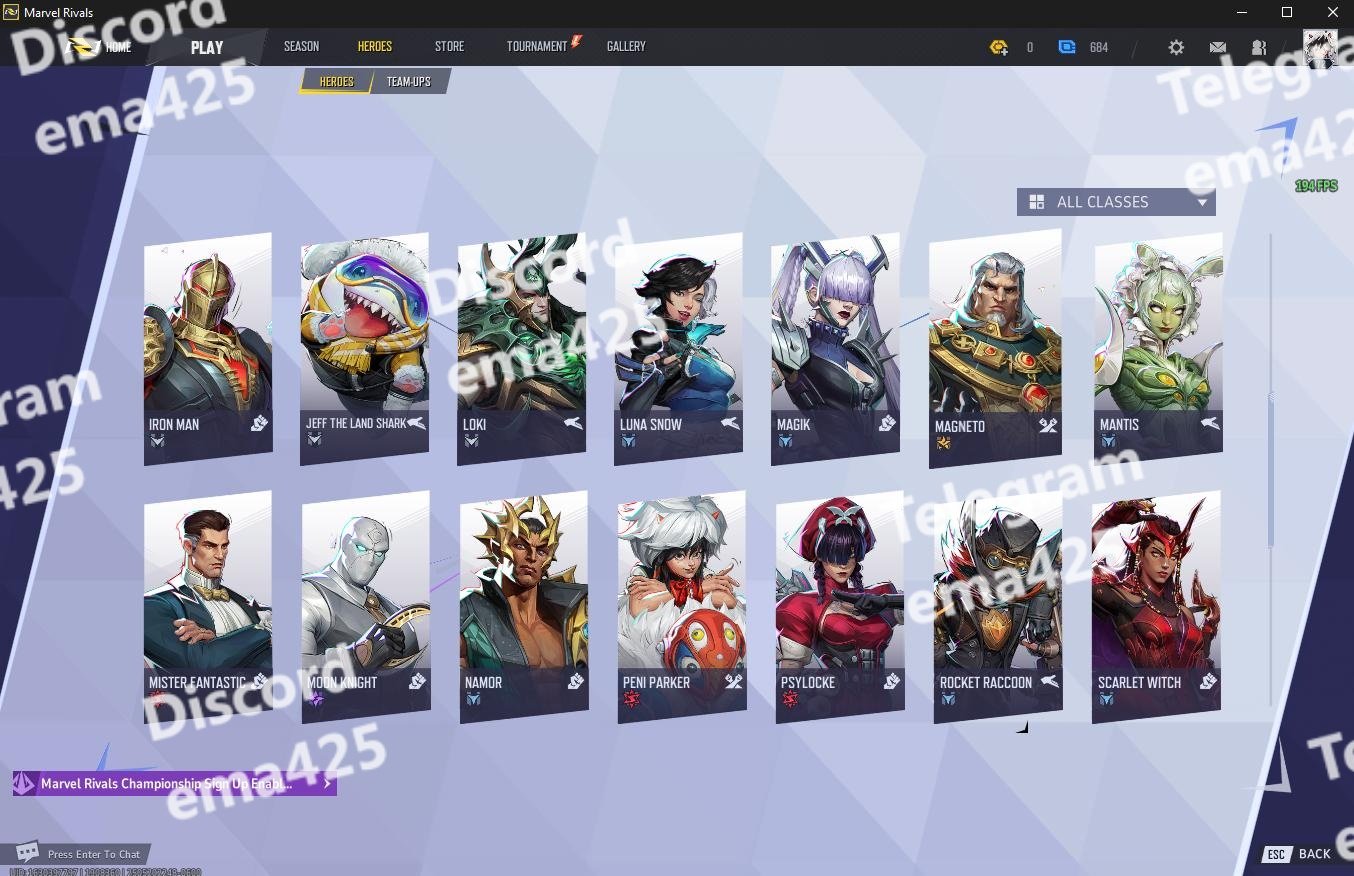Close the Marvel Rivals window

tap(1332, 12)
